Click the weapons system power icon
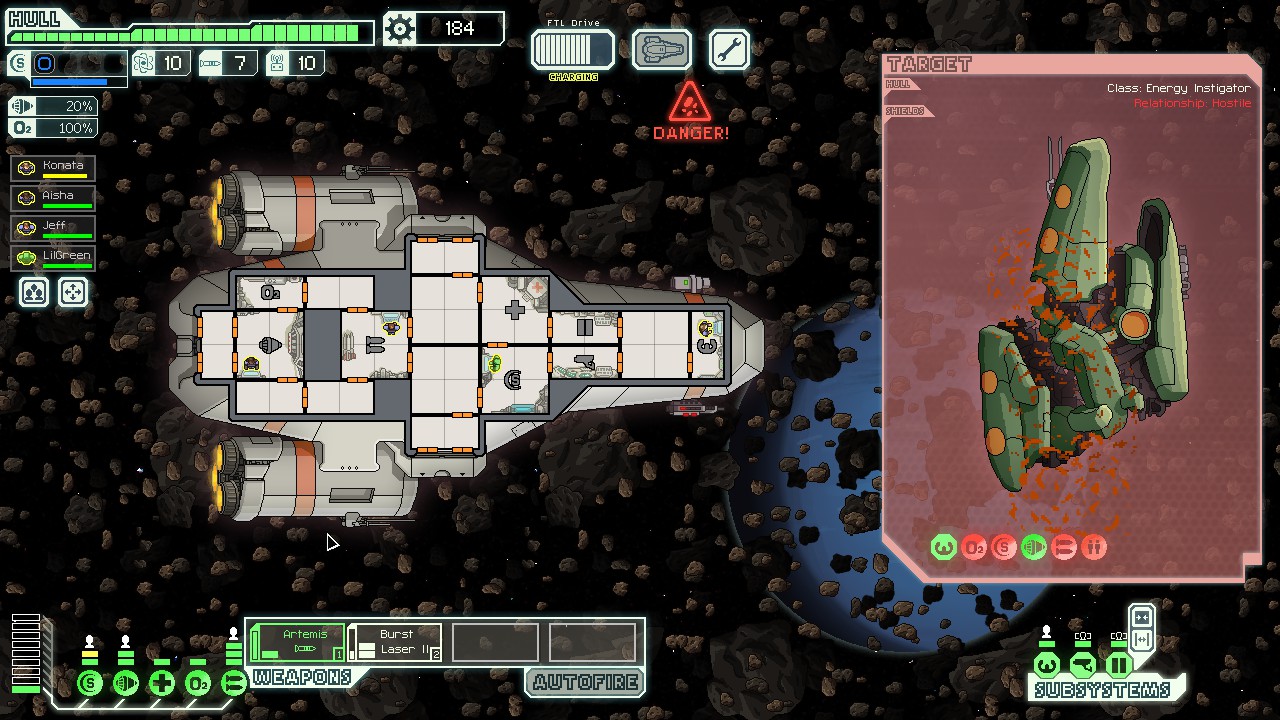 233,684
